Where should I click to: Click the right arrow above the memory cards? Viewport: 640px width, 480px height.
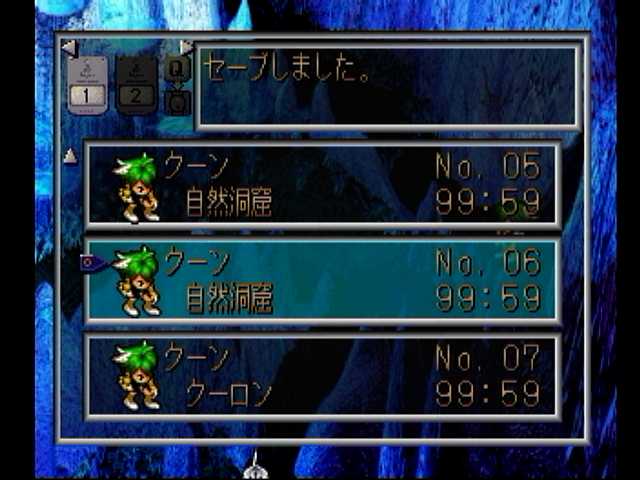[x=186, y=47]
